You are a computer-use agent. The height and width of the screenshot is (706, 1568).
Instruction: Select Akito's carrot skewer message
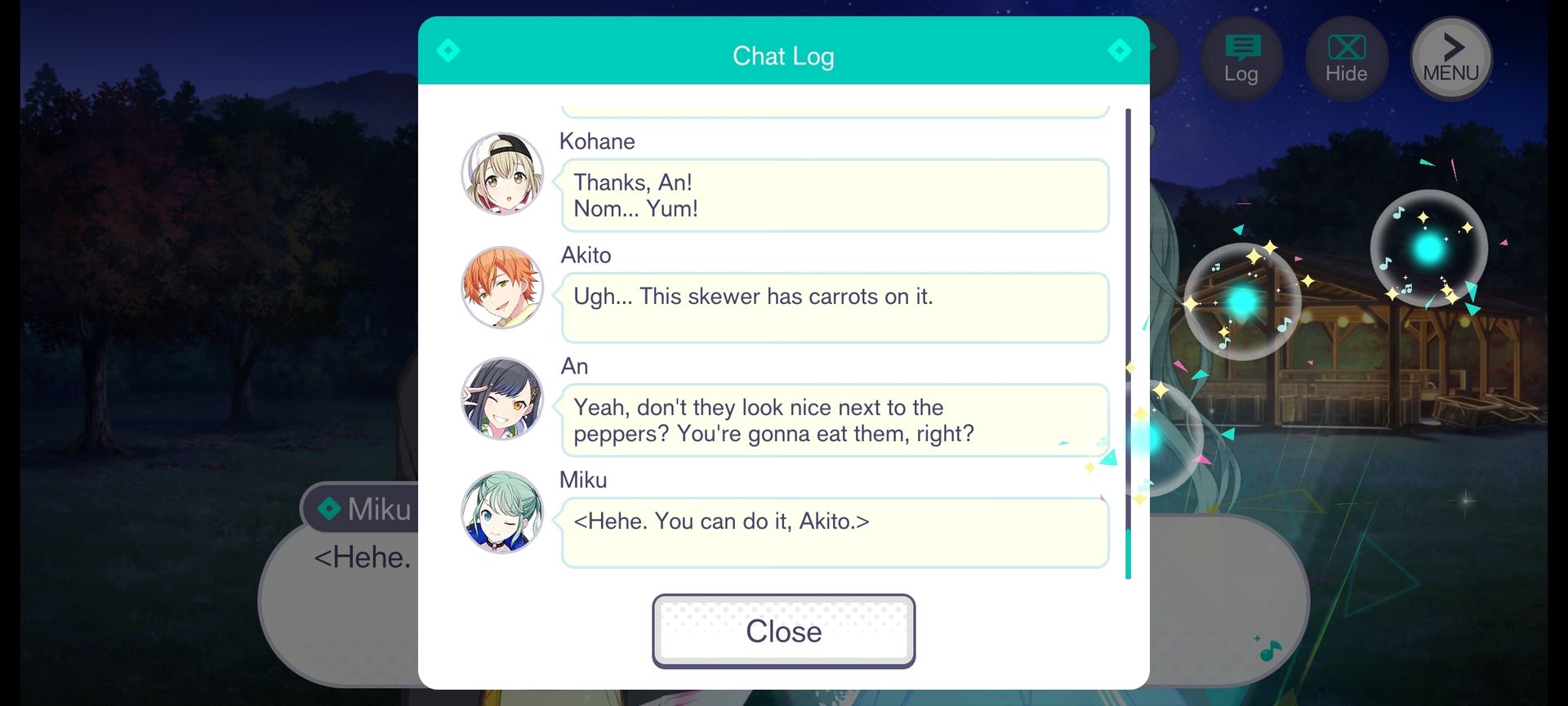click(x=835, y=307)
